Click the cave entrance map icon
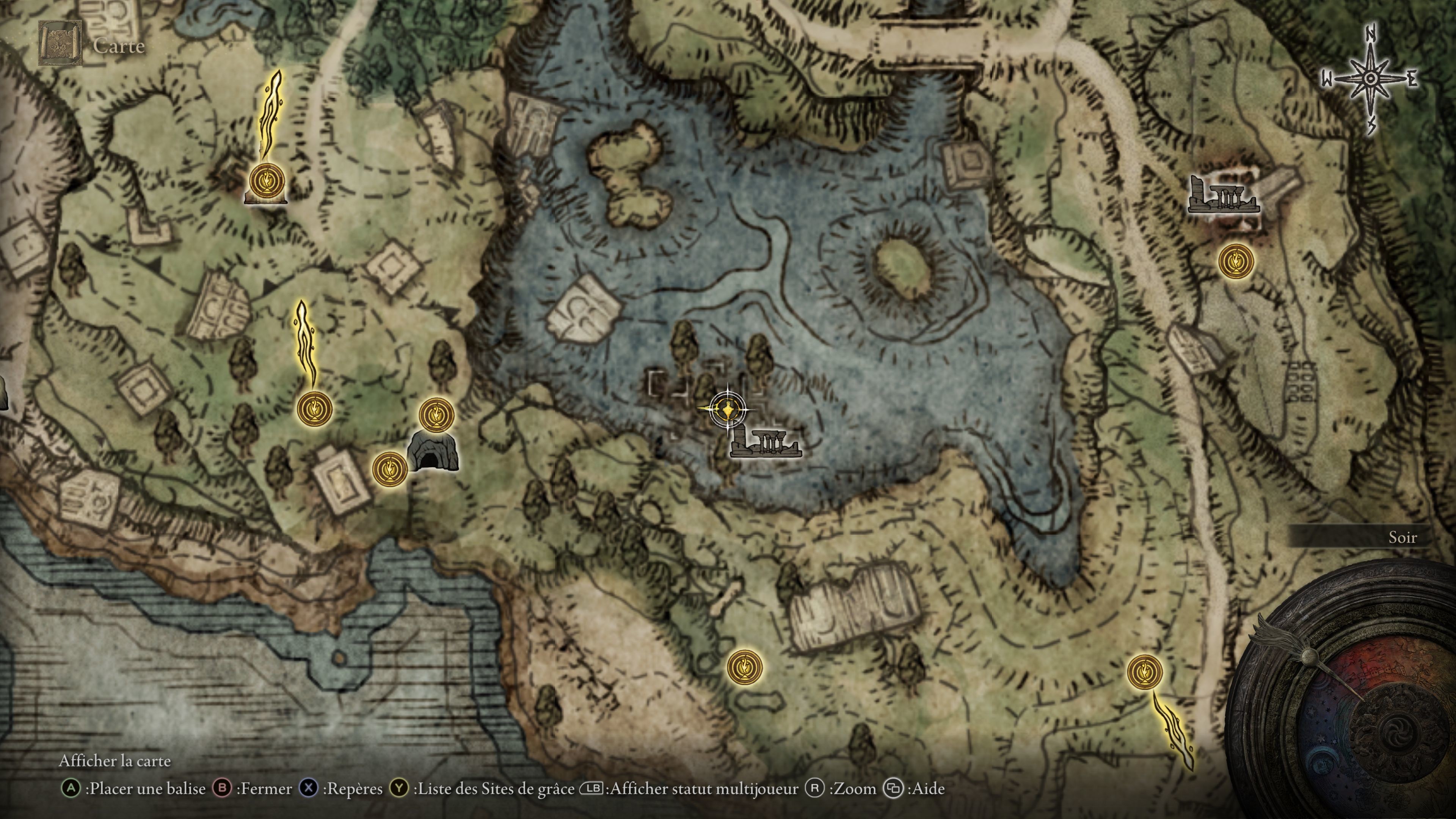 [432, 451]
